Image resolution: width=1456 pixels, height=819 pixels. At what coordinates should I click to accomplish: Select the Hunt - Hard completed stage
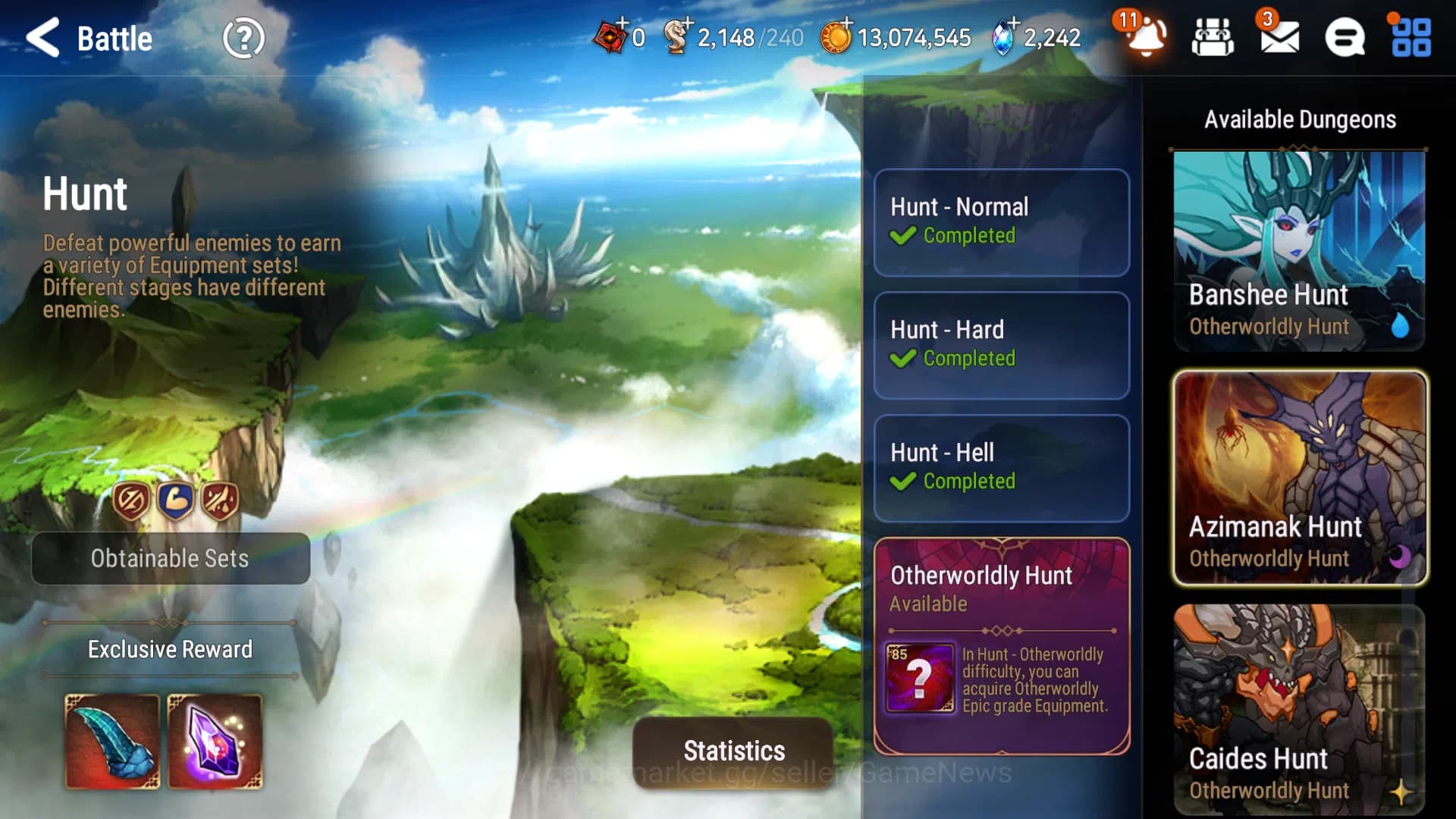pyautogui.click(x=1001, y=345)
